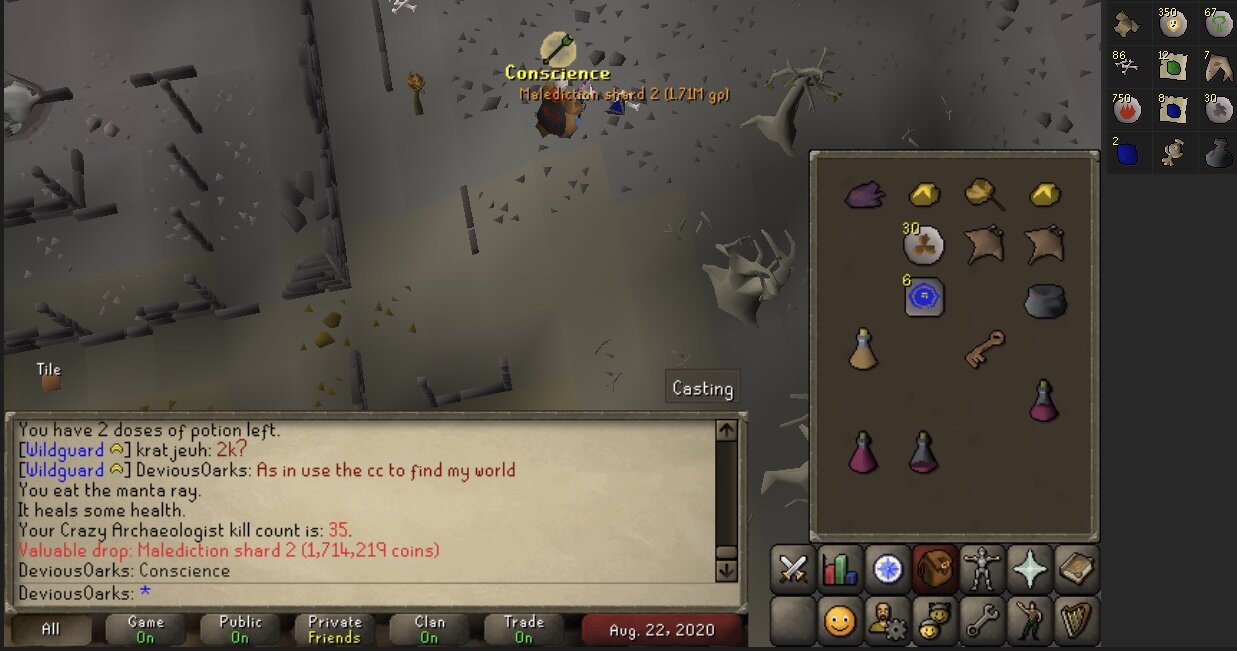Select the Trade chat filter tab

point(523,630)
